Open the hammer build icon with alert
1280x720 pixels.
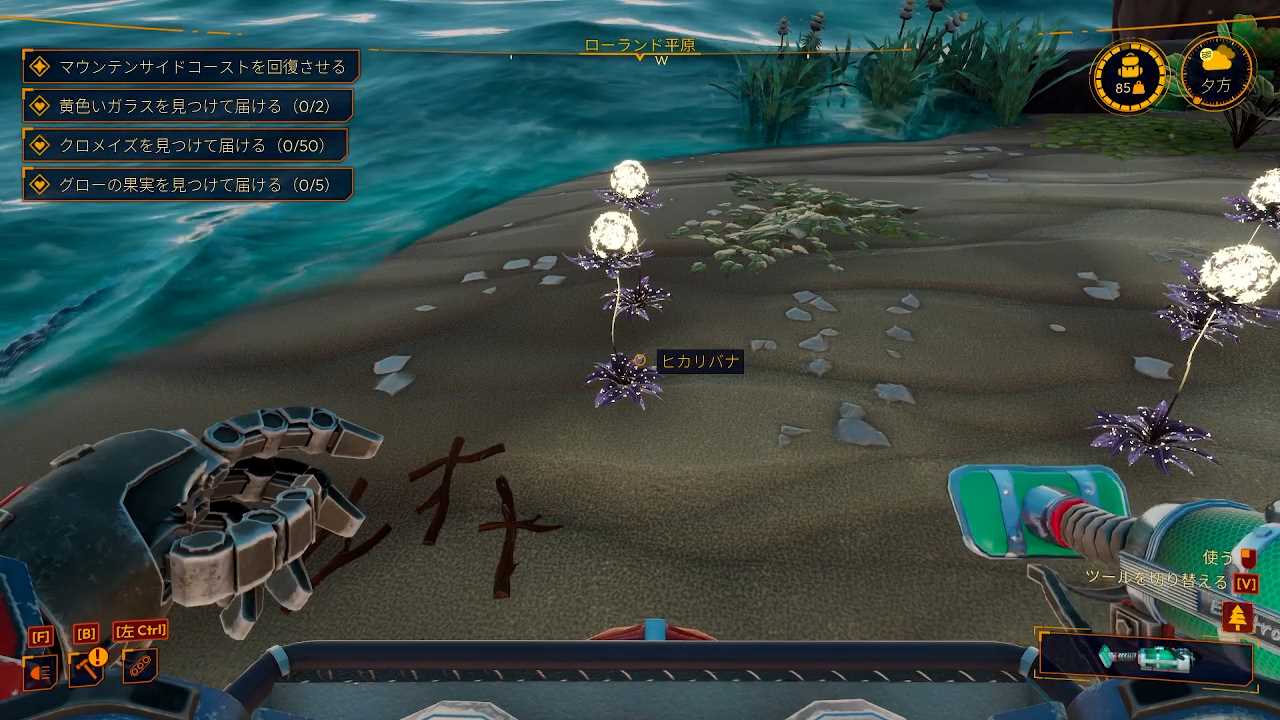pyautogui.click(x=86, y=667)
